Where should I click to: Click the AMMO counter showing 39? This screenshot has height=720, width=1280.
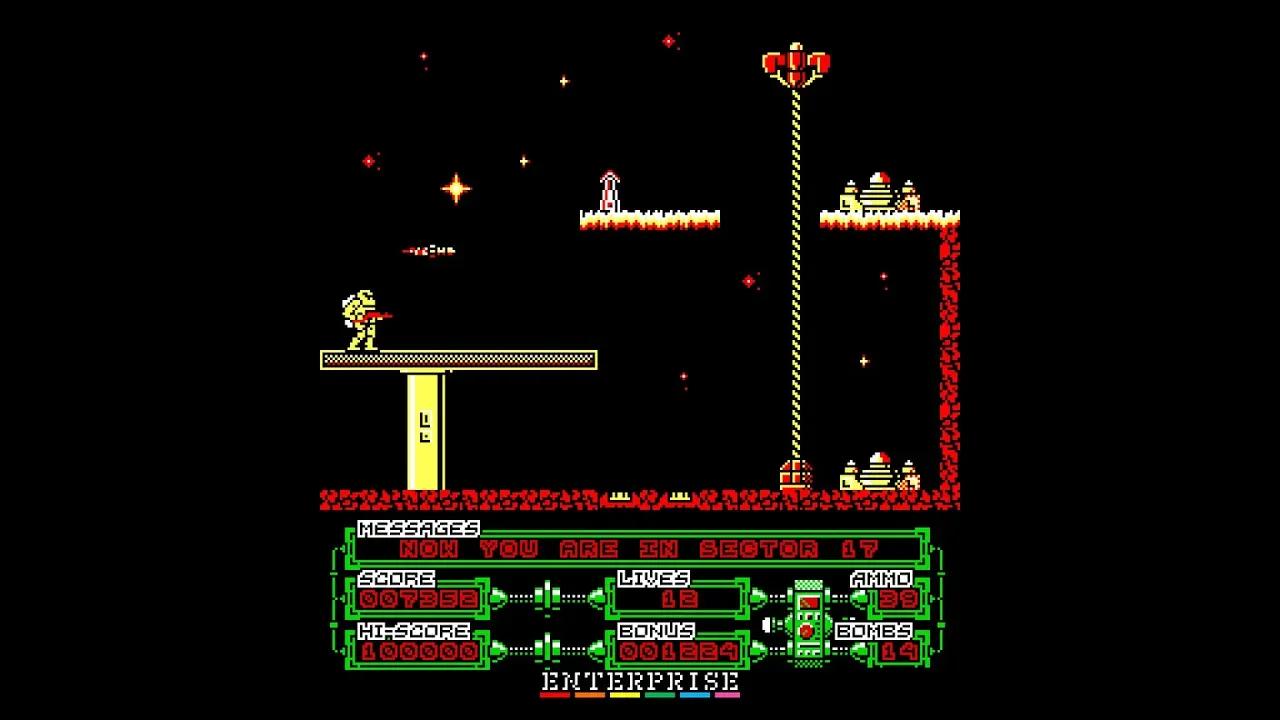click(899, 600)
